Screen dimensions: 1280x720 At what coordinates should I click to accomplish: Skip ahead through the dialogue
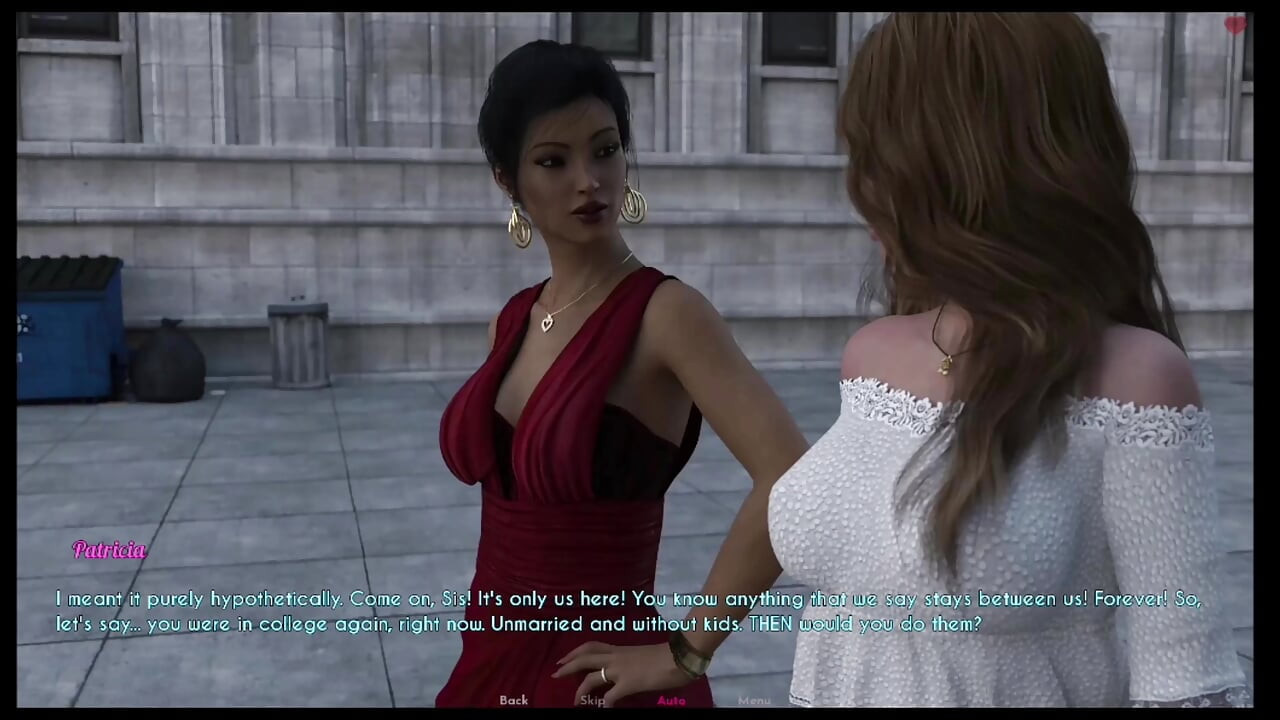click(x=592, y=700)
